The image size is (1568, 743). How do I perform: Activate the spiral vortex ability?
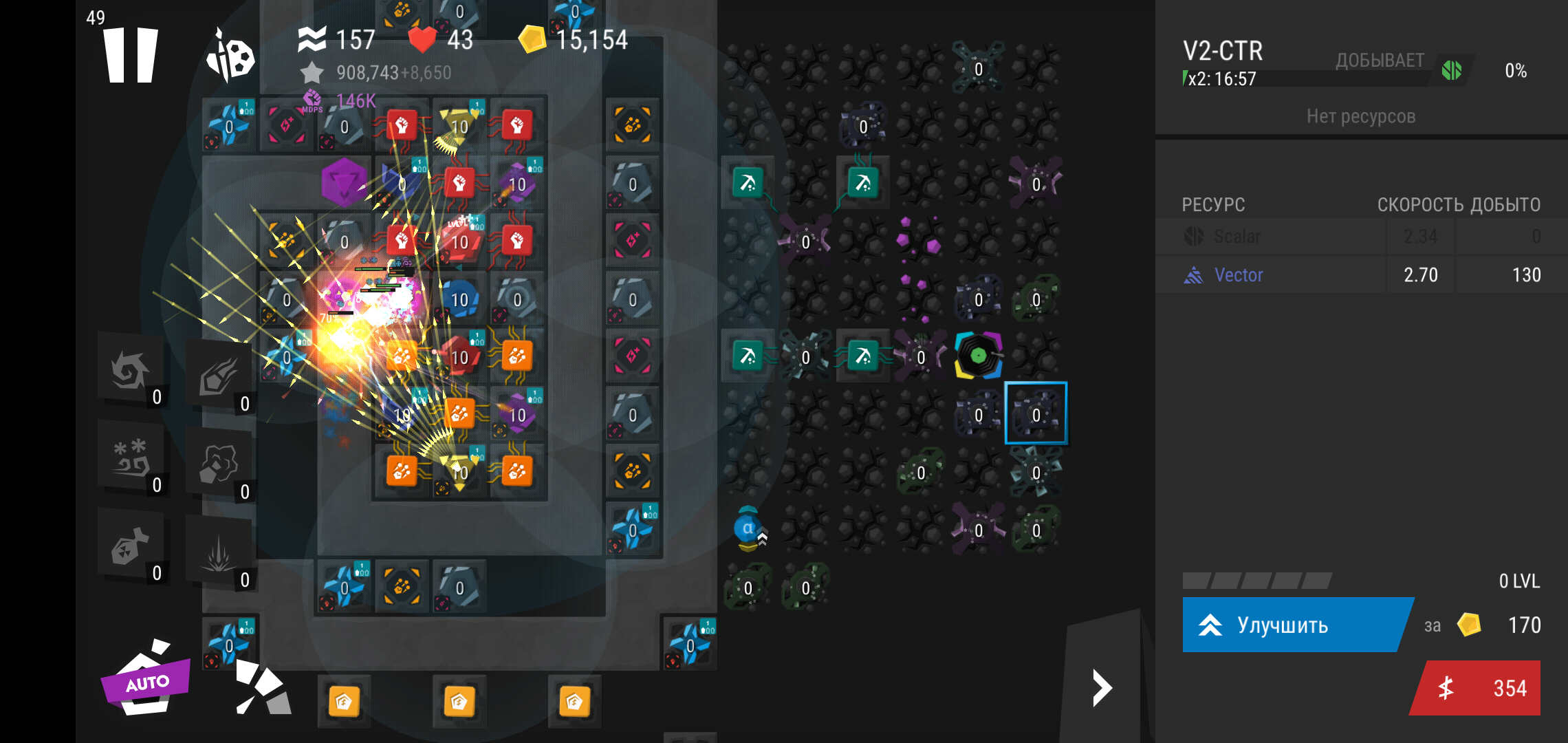[x=131, y=371]
